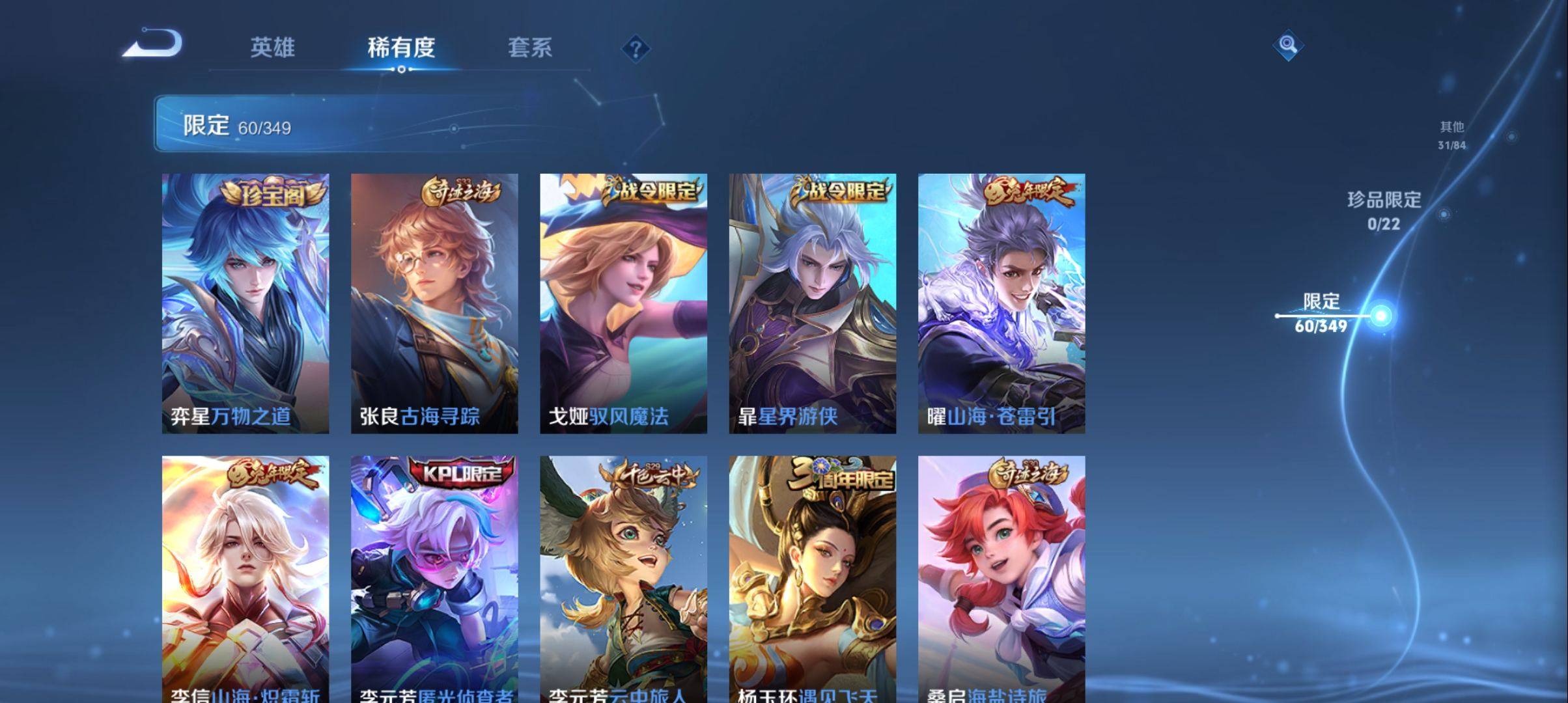
Task: Select the 限定 60/349 rarity marker
Action: click(1322, 314)
